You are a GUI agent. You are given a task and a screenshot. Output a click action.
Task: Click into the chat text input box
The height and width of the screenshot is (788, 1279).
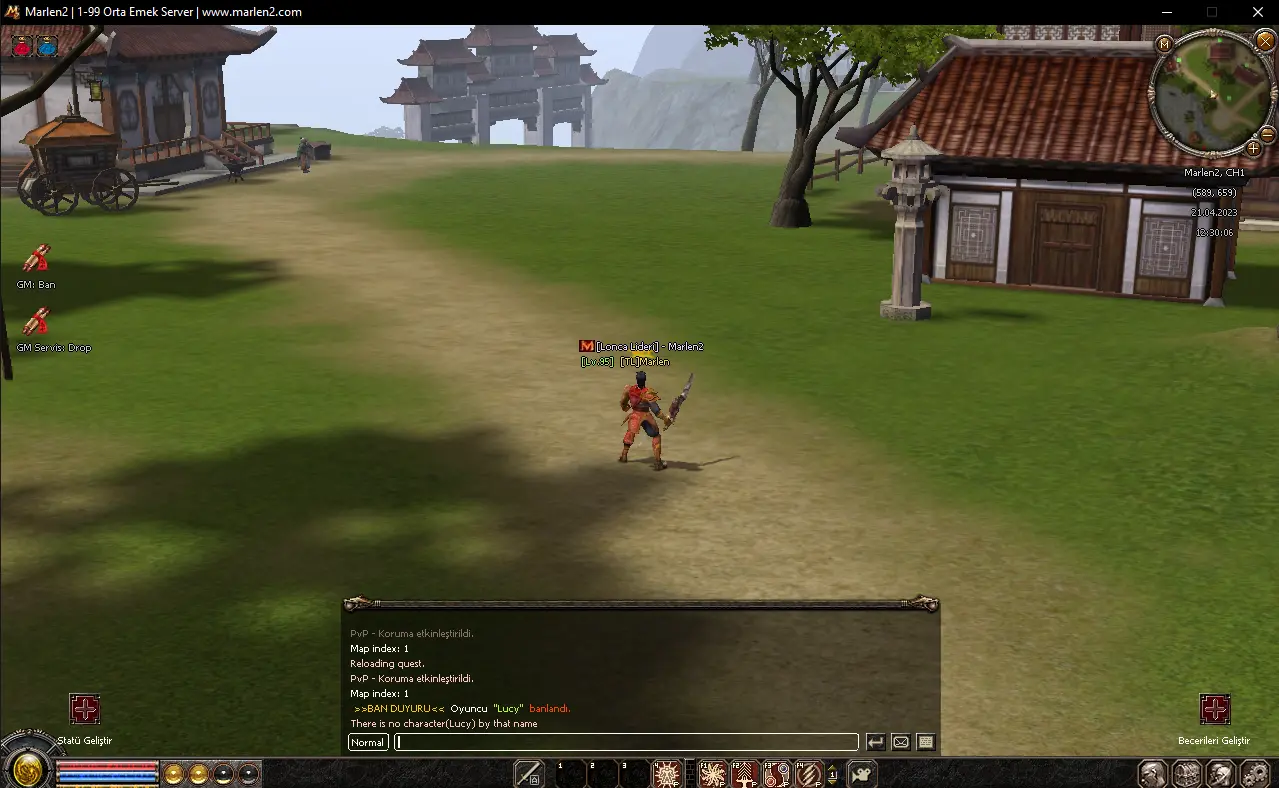click(627, 742)
